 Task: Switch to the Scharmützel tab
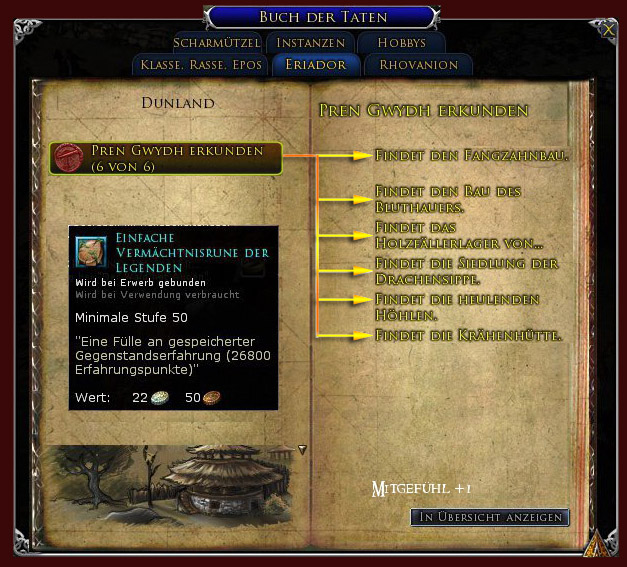click(216, 43)
